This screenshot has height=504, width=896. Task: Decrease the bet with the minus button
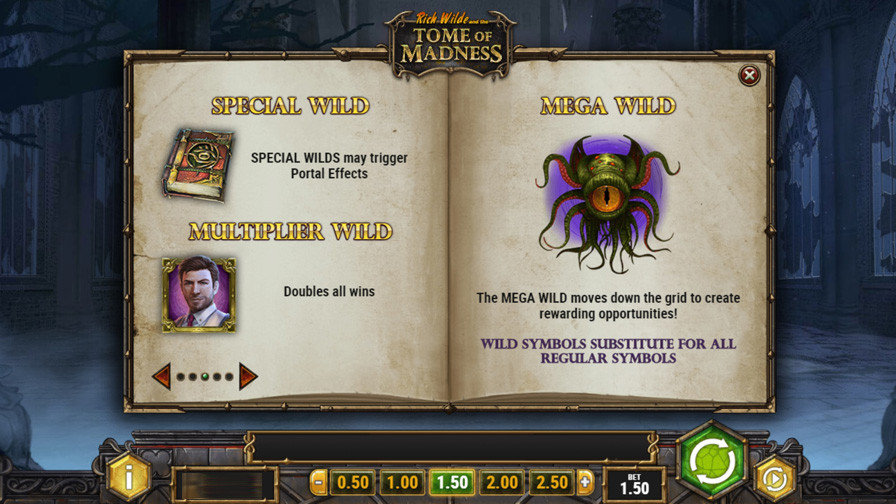pos(319,483)
